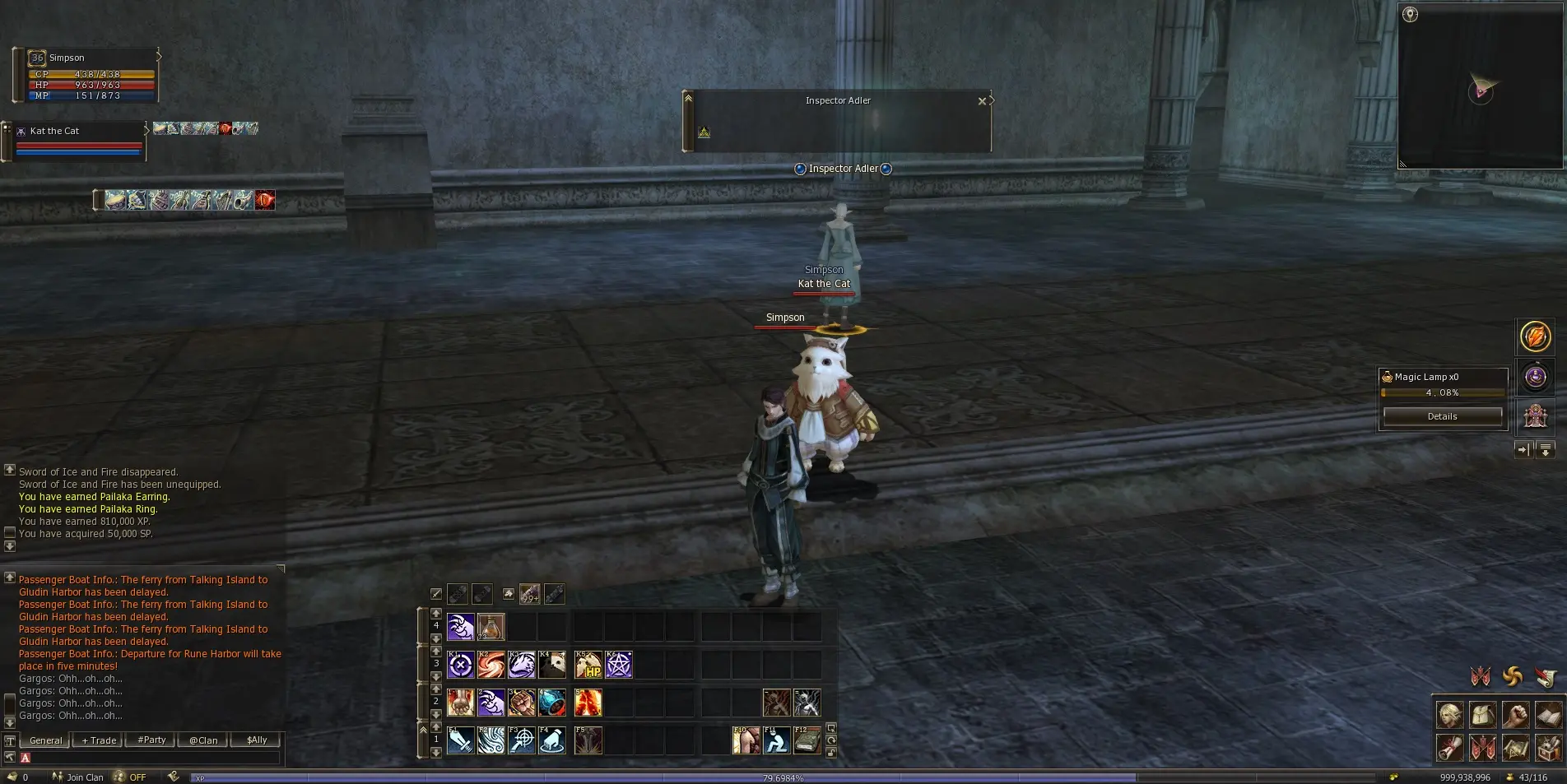This screenshot has width=1567, height=784.
Task: Click the orange crystal icon above Magic Lamp
Action: 1535,336
